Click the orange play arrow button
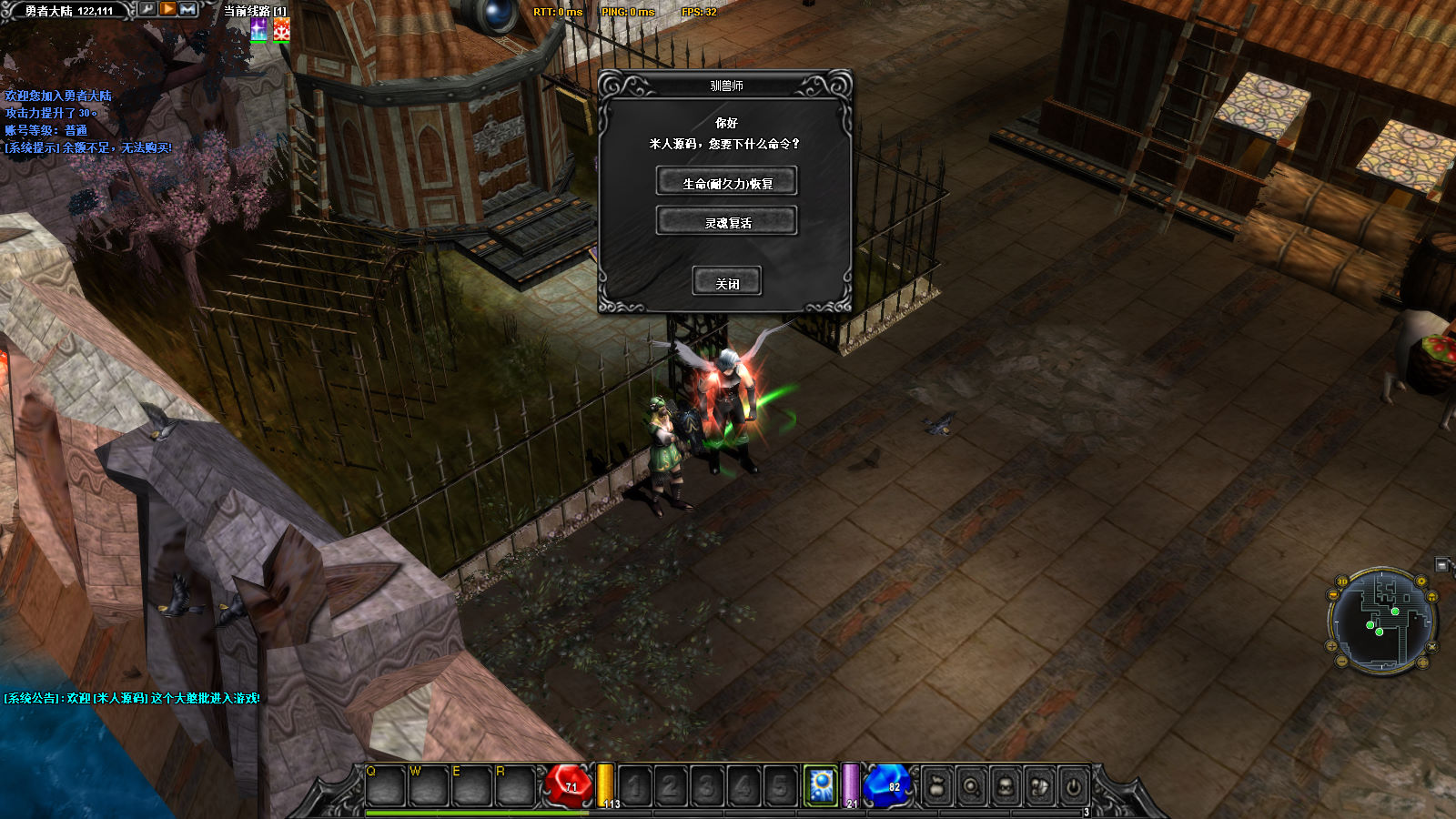Image resolution: width=1456 pixels, height=819 pixels. 168,9
